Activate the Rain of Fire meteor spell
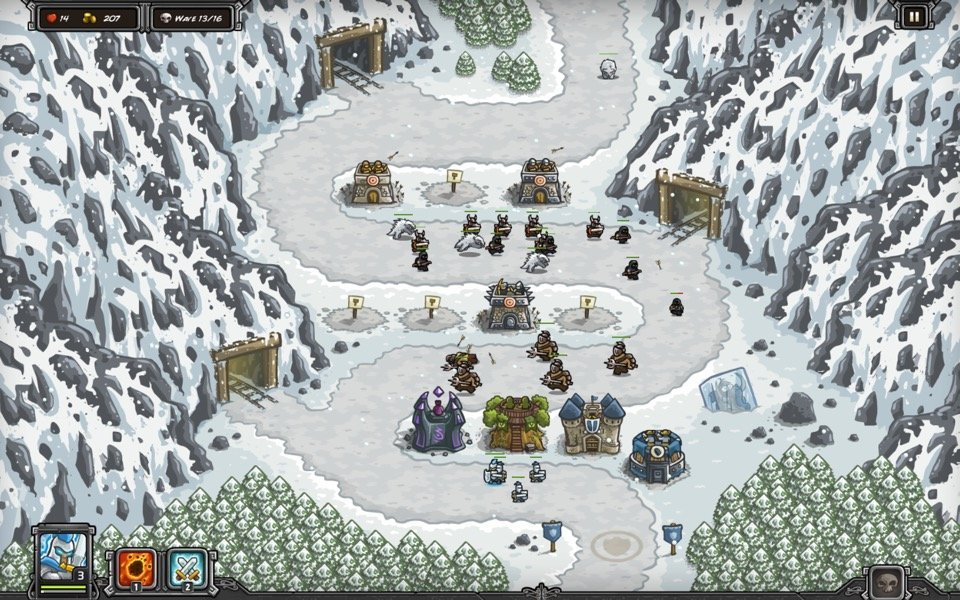The image size is (960, 600). 136,567
